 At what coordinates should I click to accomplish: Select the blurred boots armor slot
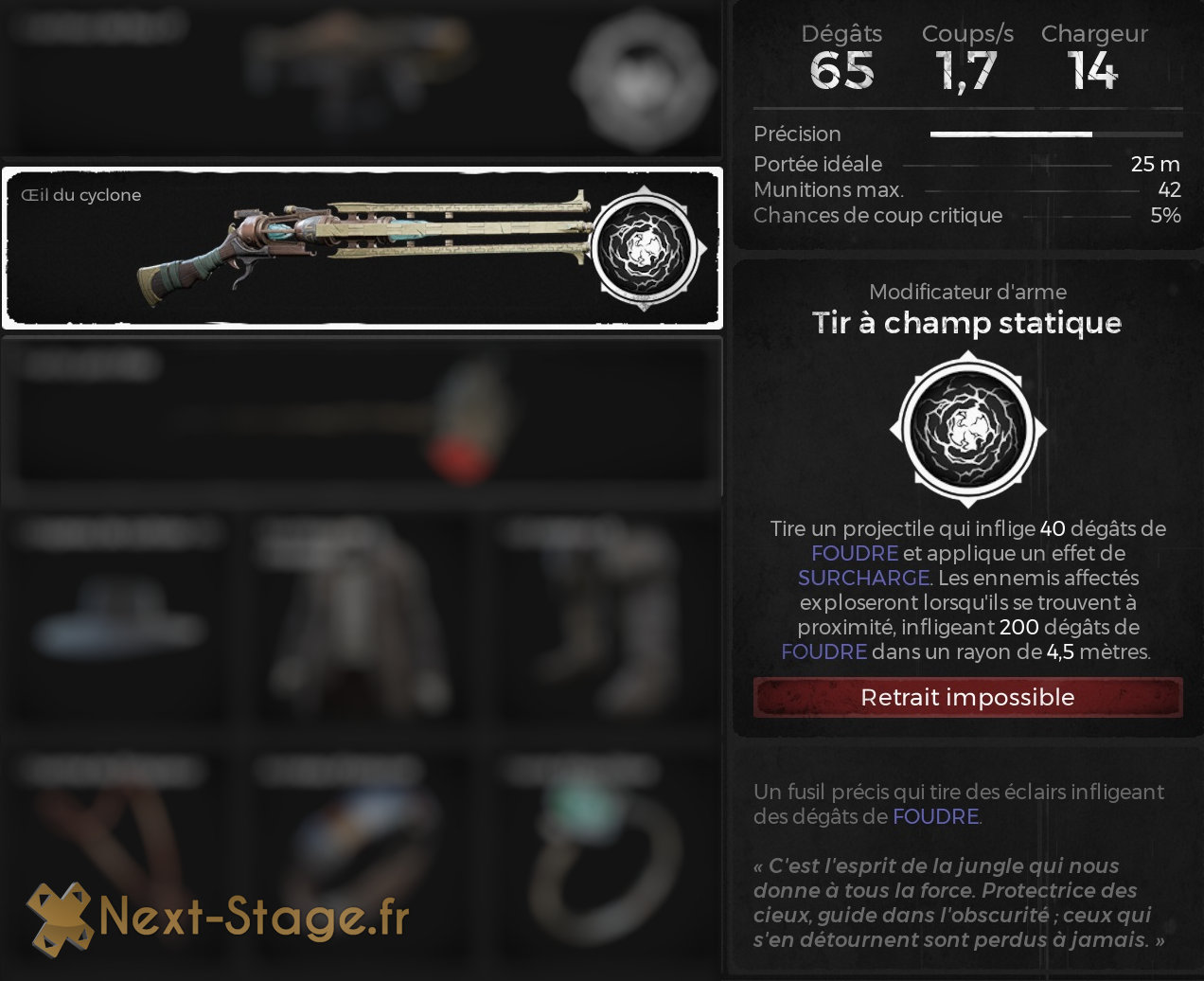click(606, 615)
